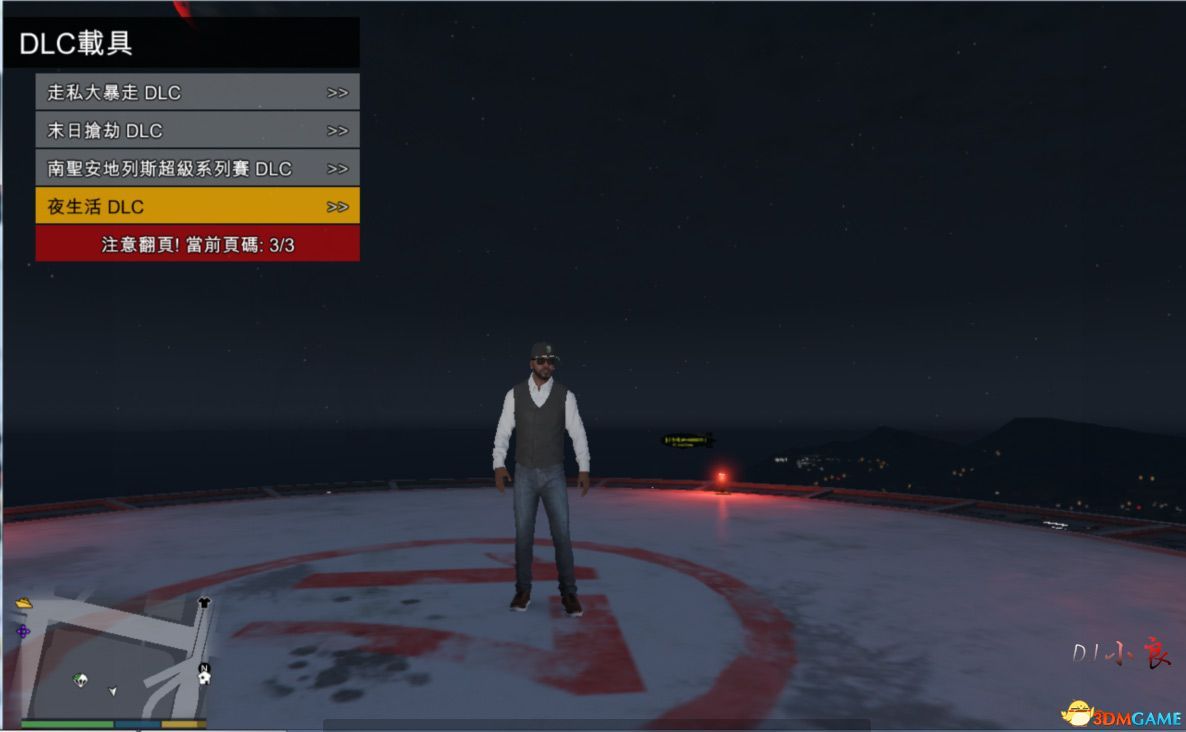Open the highlighted 夜生活 DLC entry

pos(197,206)
